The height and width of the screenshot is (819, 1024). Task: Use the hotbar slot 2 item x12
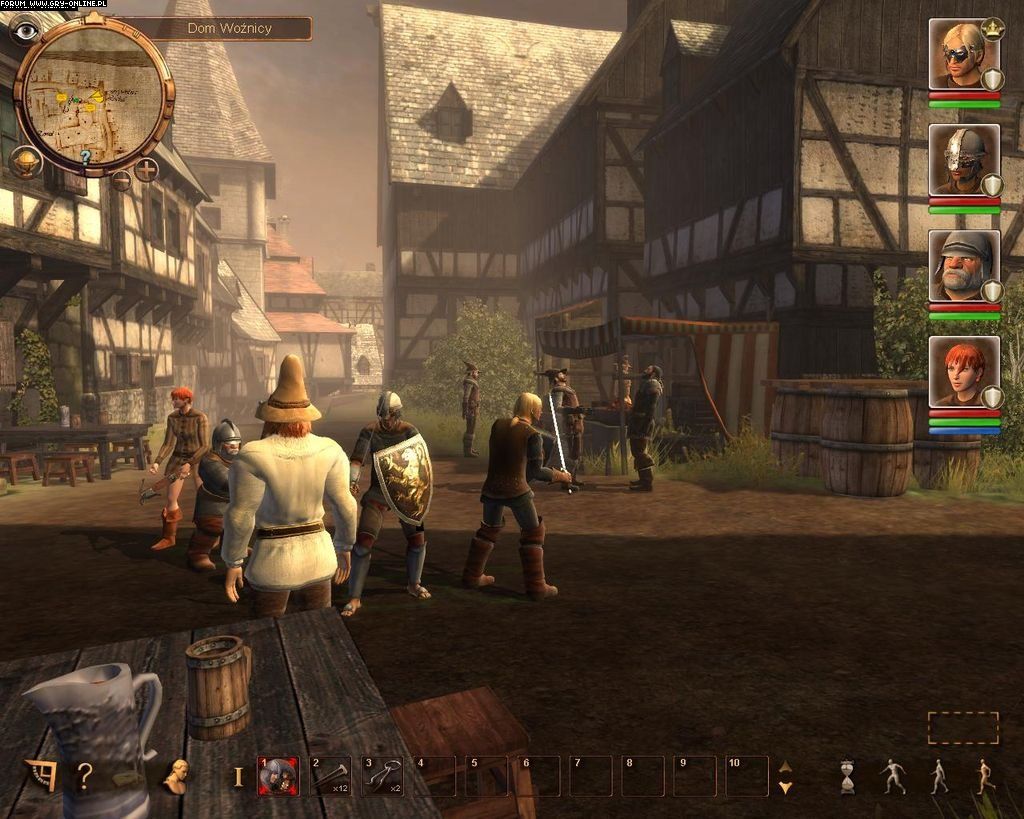coord(331,776)
